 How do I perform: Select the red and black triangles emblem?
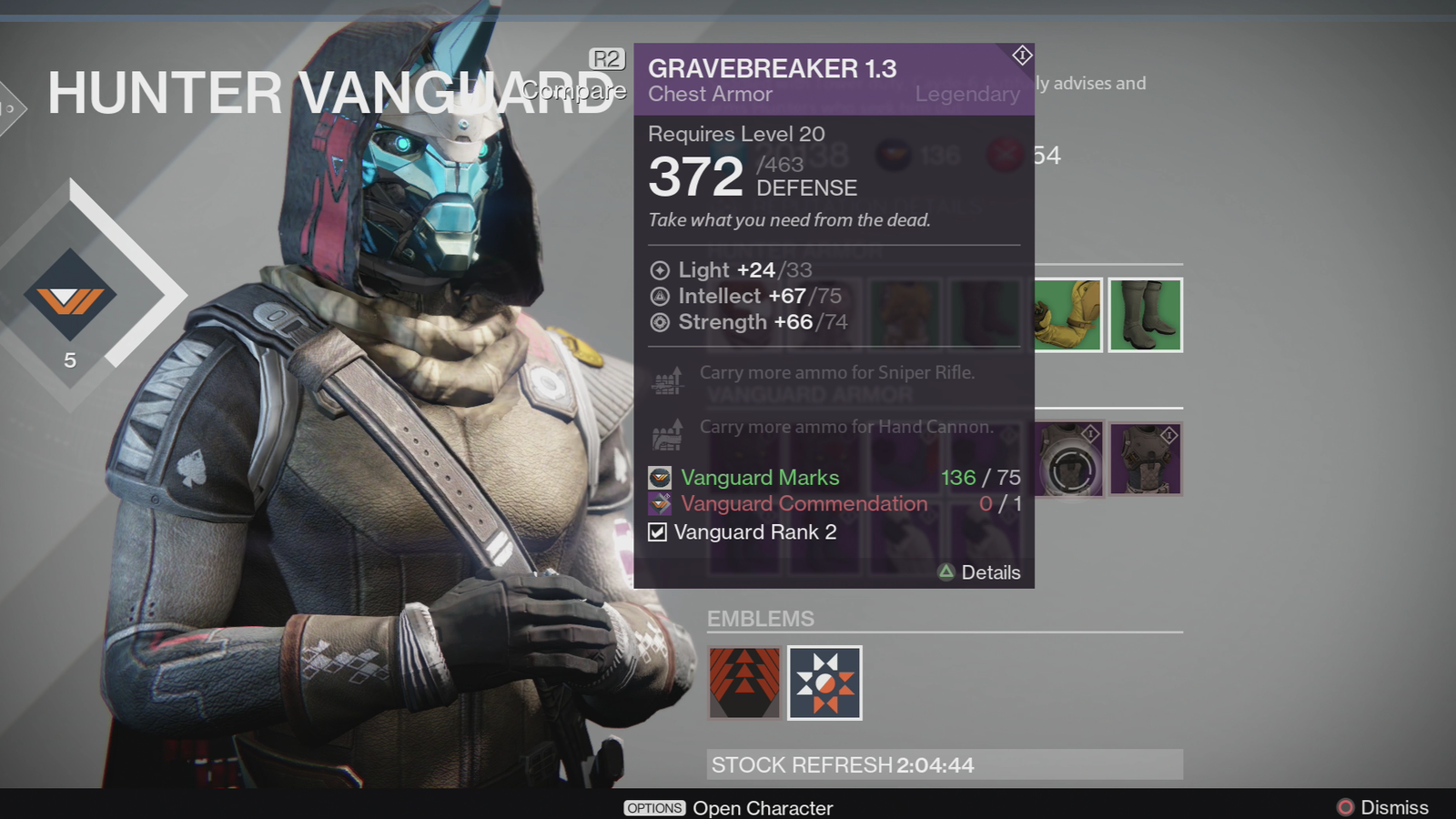point(744,682)
